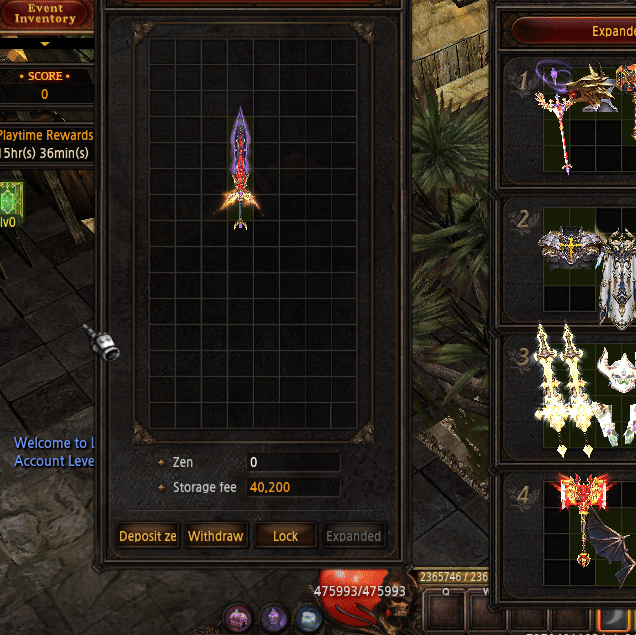Click the blue round icon
Screen dimensions: 636x635
(x=309, y=617)
